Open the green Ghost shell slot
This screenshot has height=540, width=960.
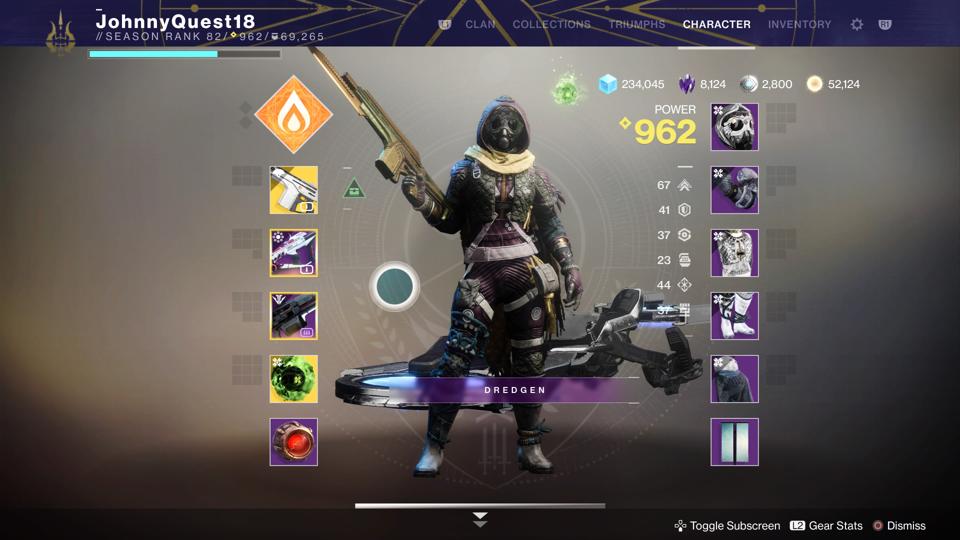pos(293,379)
